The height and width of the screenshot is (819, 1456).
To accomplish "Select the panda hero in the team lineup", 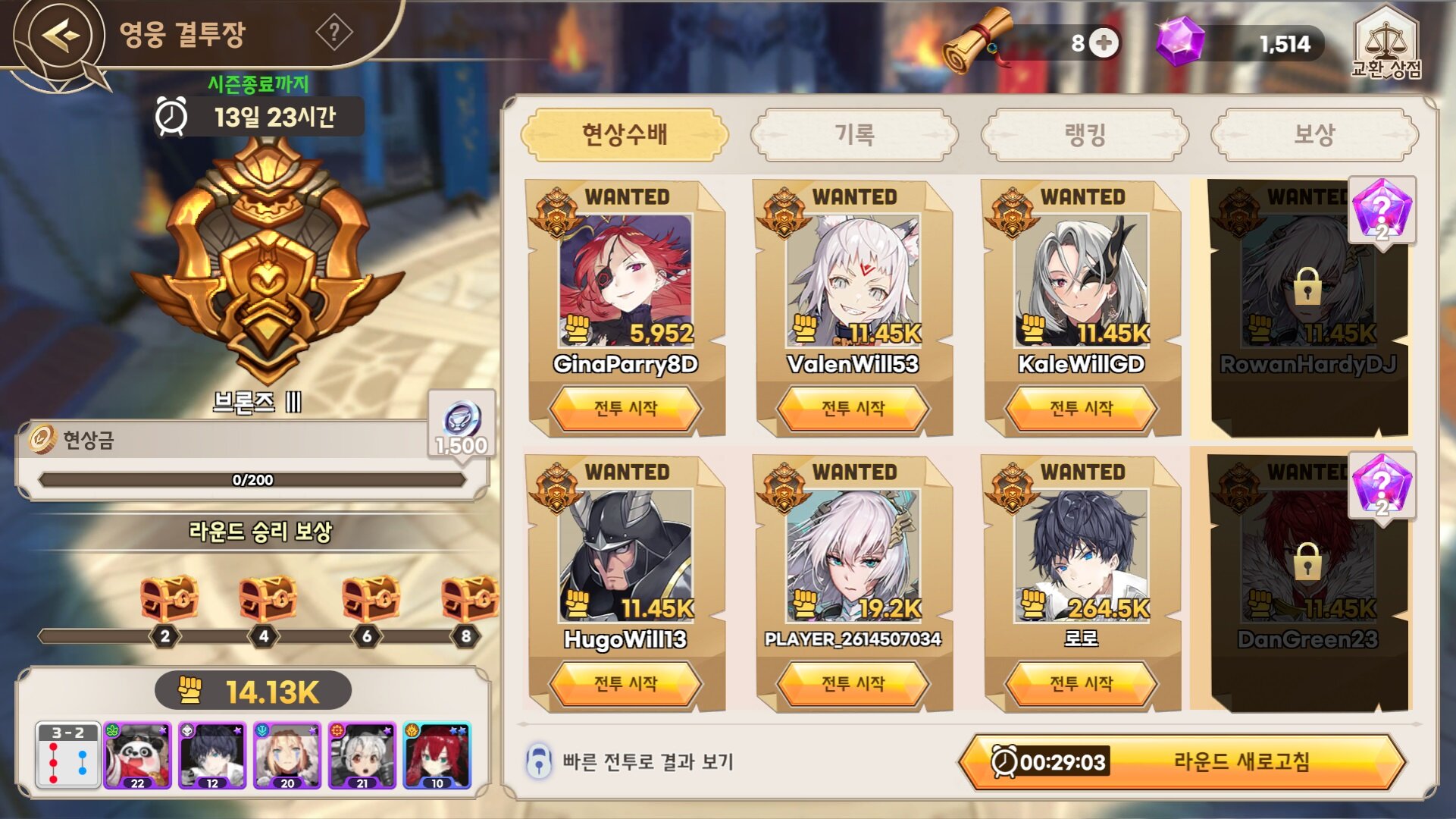I will pyautogui.click(x=137, y=755).
